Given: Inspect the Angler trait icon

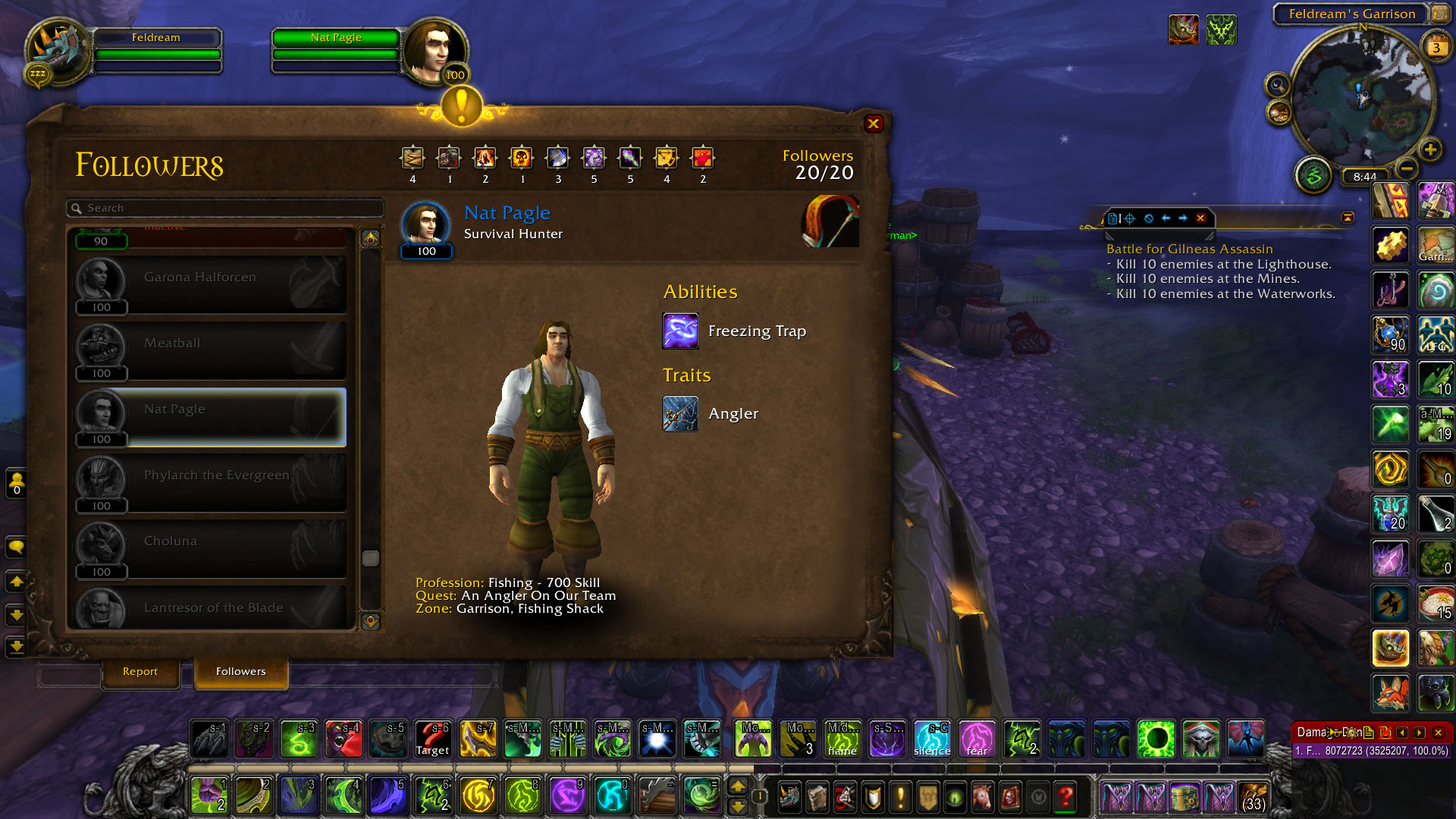Looking at the screenshot, I should point(680,414).
